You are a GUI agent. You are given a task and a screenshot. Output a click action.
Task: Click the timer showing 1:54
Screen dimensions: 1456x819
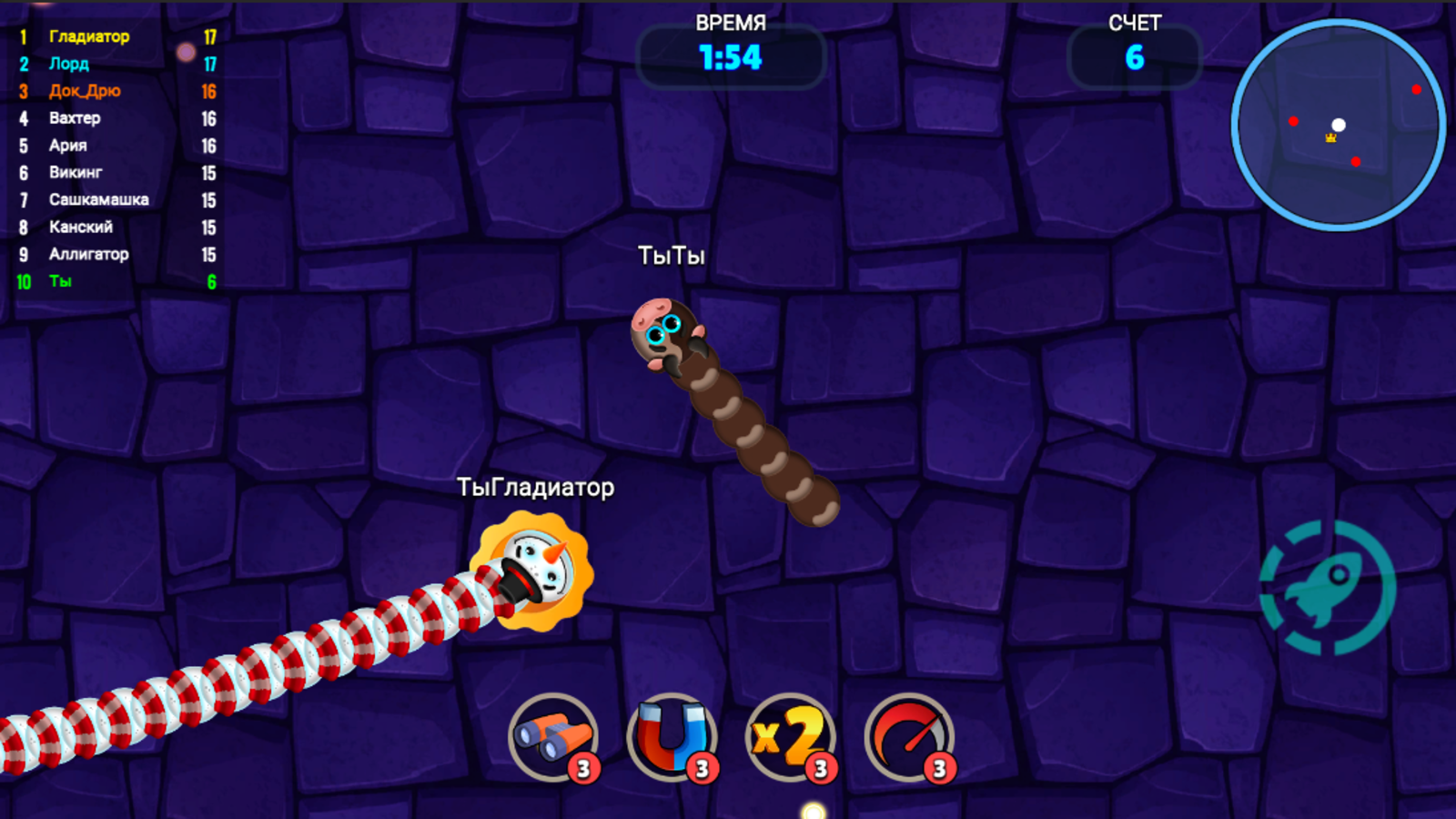(x=728, y=57)
